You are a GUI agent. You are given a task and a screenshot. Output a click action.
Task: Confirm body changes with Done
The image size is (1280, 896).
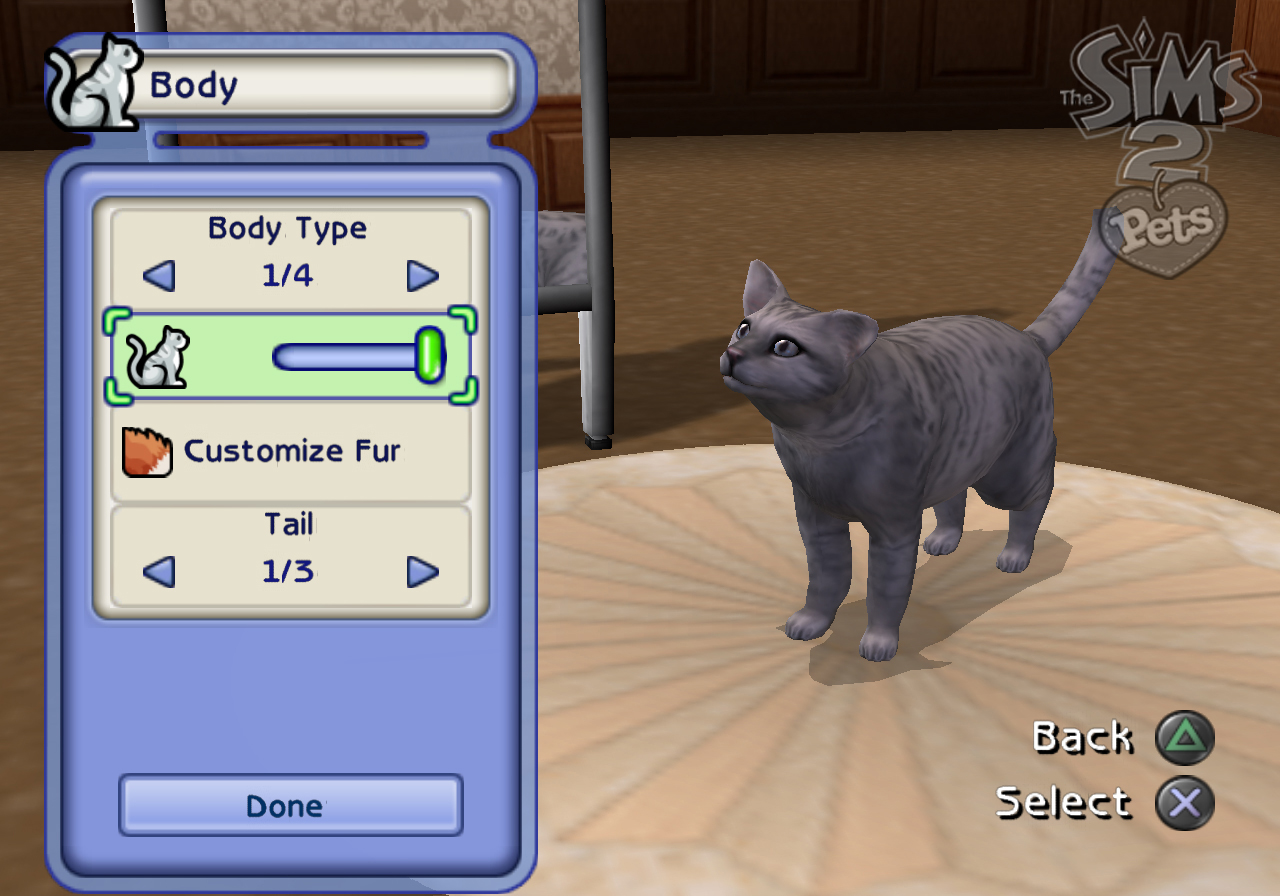pos(290,805)
